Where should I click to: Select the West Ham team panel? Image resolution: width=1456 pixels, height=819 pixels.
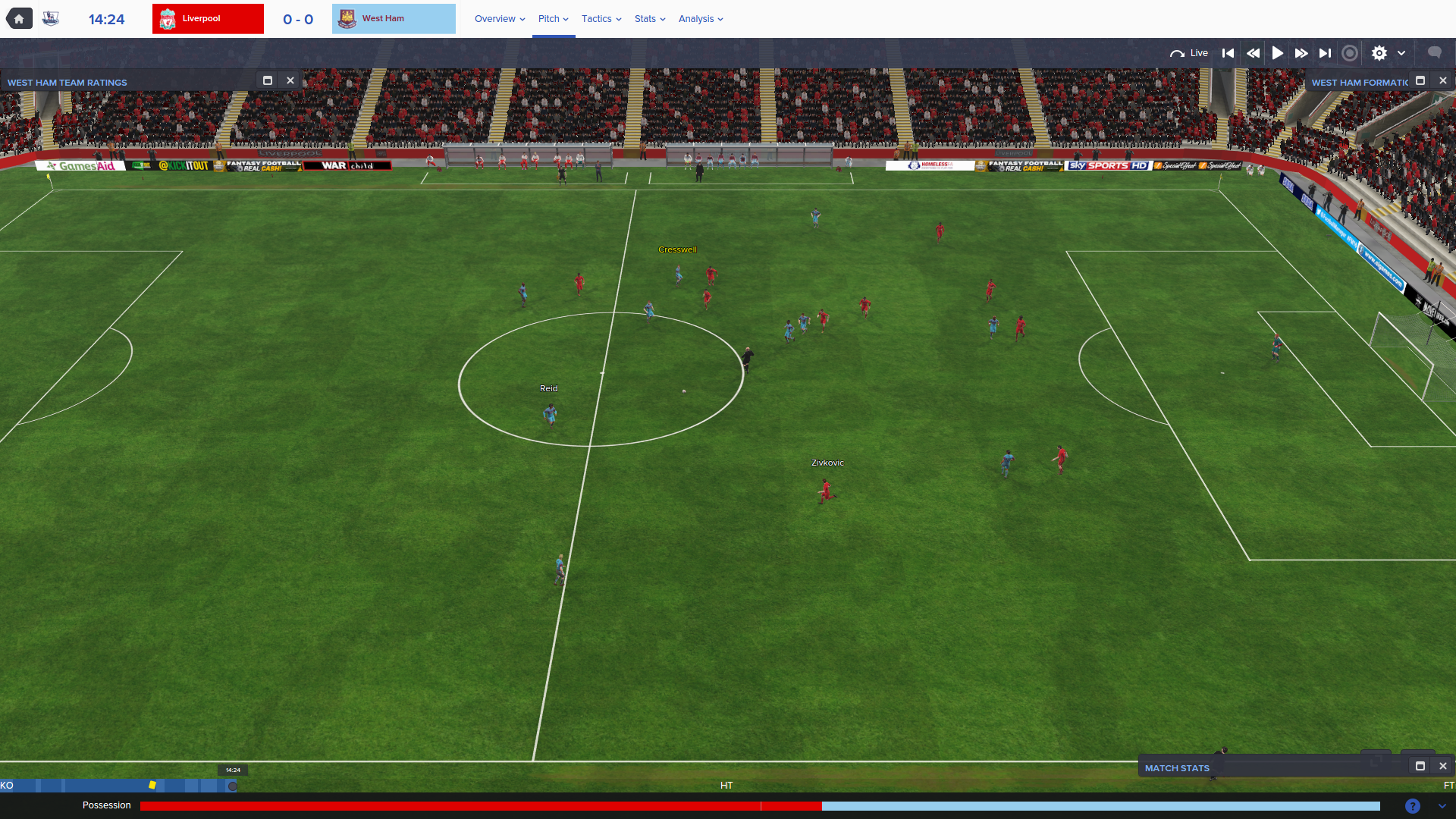394,19
